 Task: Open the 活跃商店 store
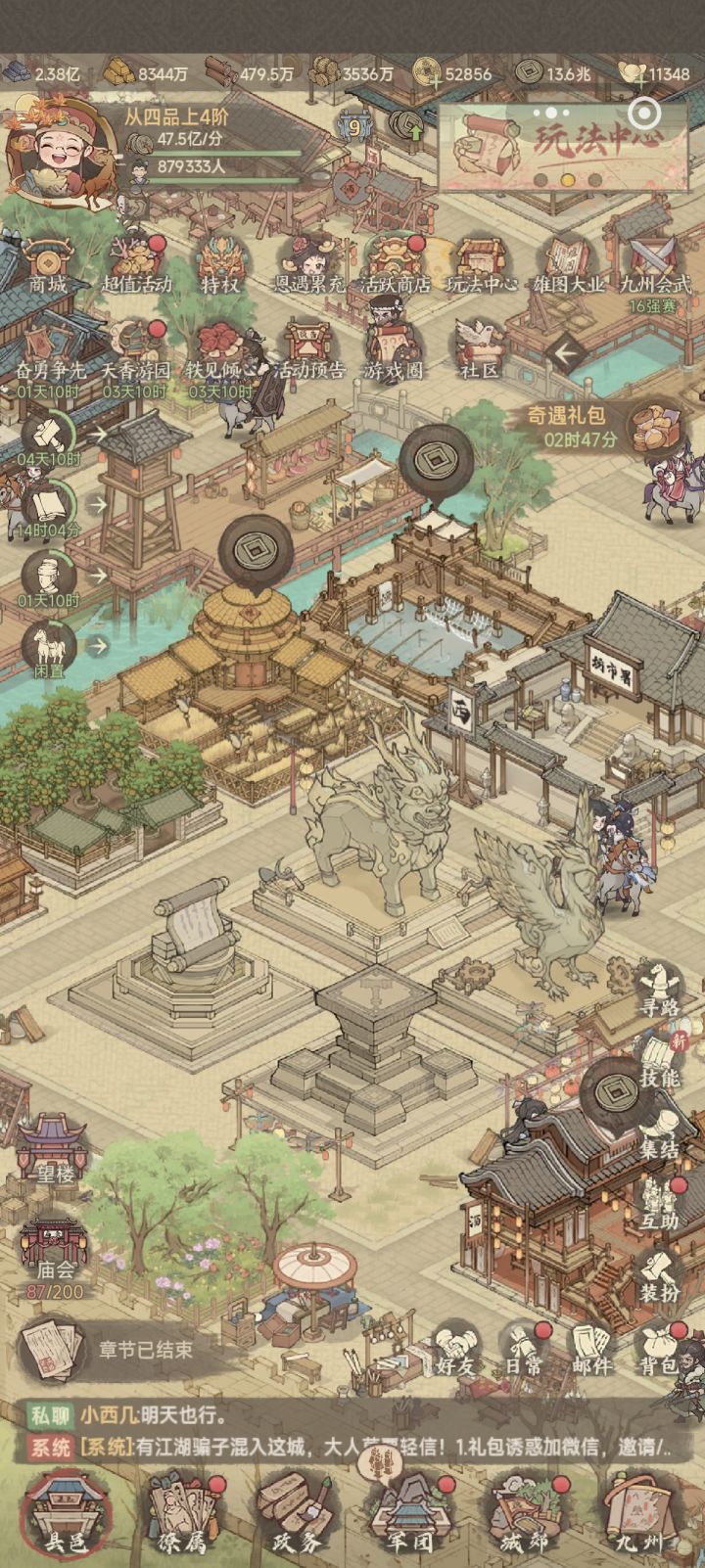pos(395,262)
